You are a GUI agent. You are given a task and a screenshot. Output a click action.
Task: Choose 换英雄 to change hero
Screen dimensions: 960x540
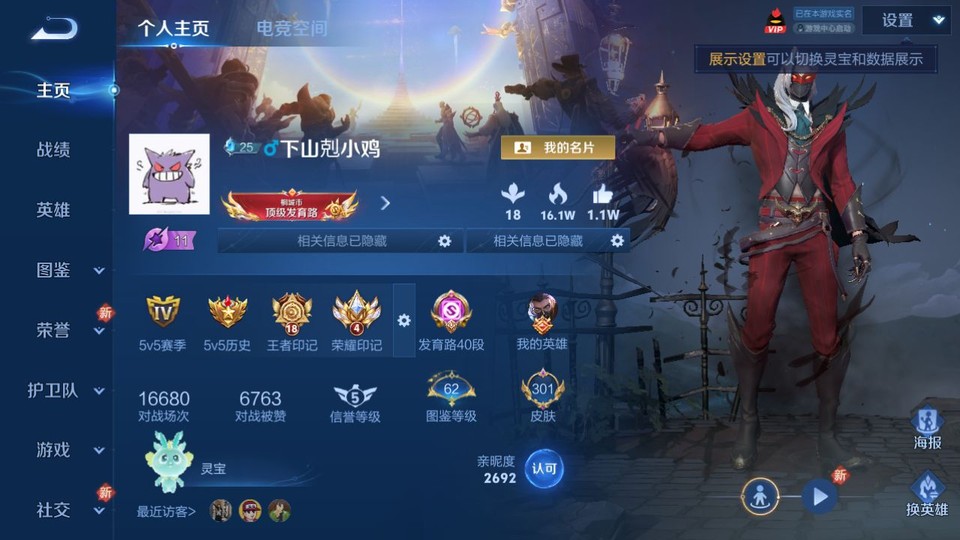click(x=927, y=490)
